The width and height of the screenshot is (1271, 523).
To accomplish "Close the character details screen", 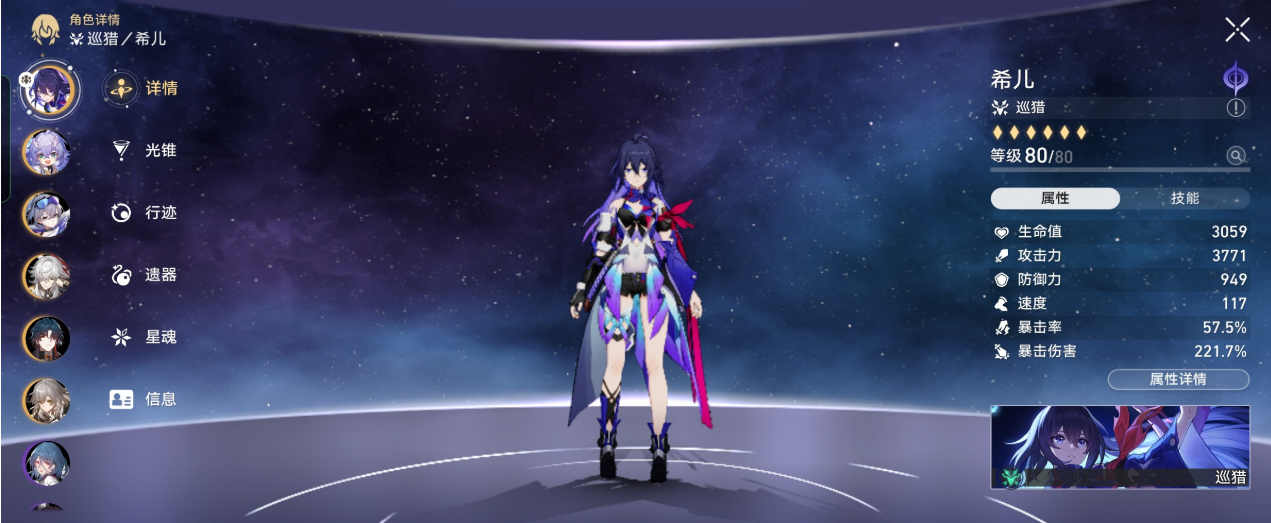I will (x=1237, y=30).
